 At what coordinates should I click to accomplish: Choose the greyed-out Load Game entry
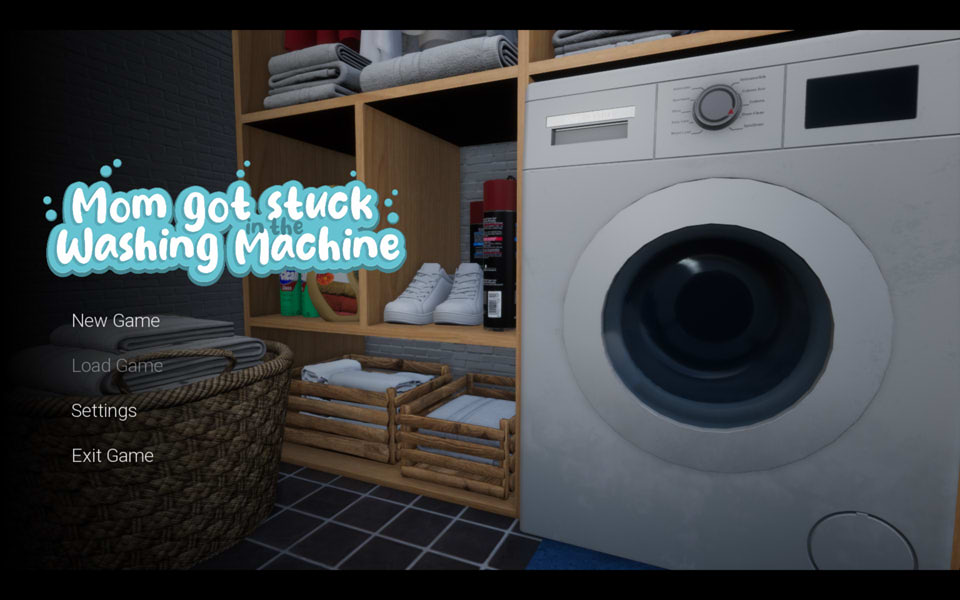tap(117, 366)
